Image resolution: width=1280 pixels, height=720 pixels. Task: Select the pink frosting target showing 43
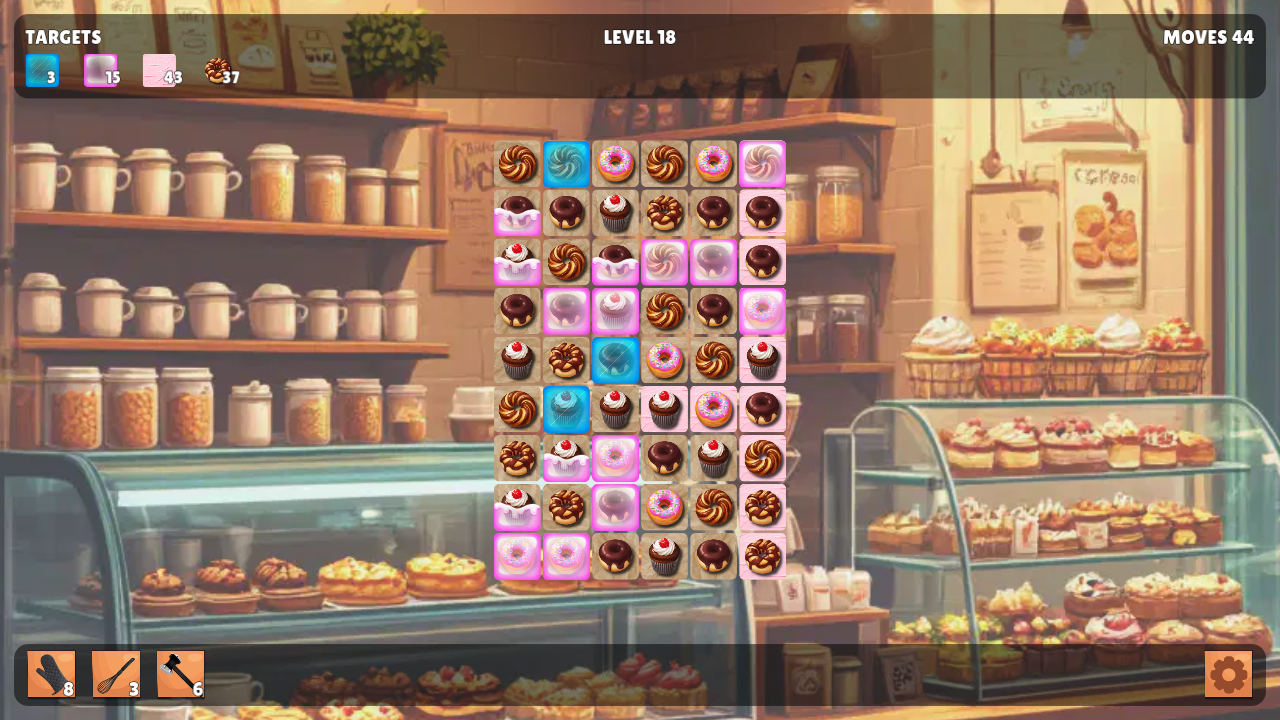pyautogui.click(x=160, y=71)
